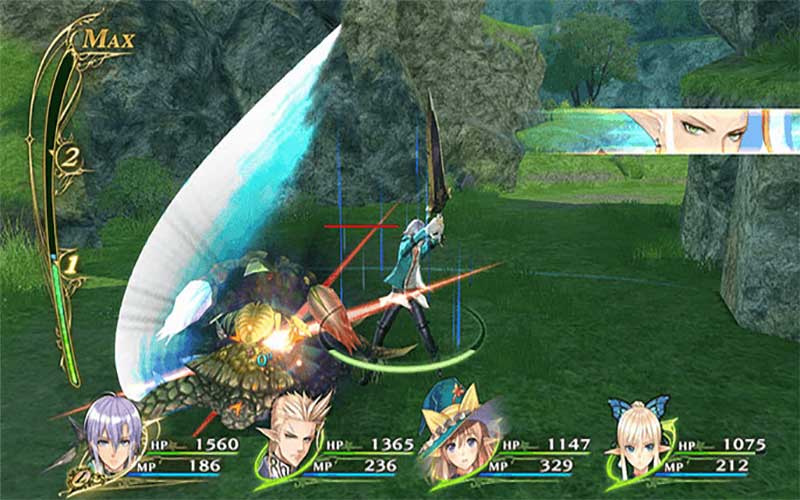Select the butterfly-ribbon blonde elf portrait
The image size is (800, 500).
pyautogui.click(x=636, y=440)
